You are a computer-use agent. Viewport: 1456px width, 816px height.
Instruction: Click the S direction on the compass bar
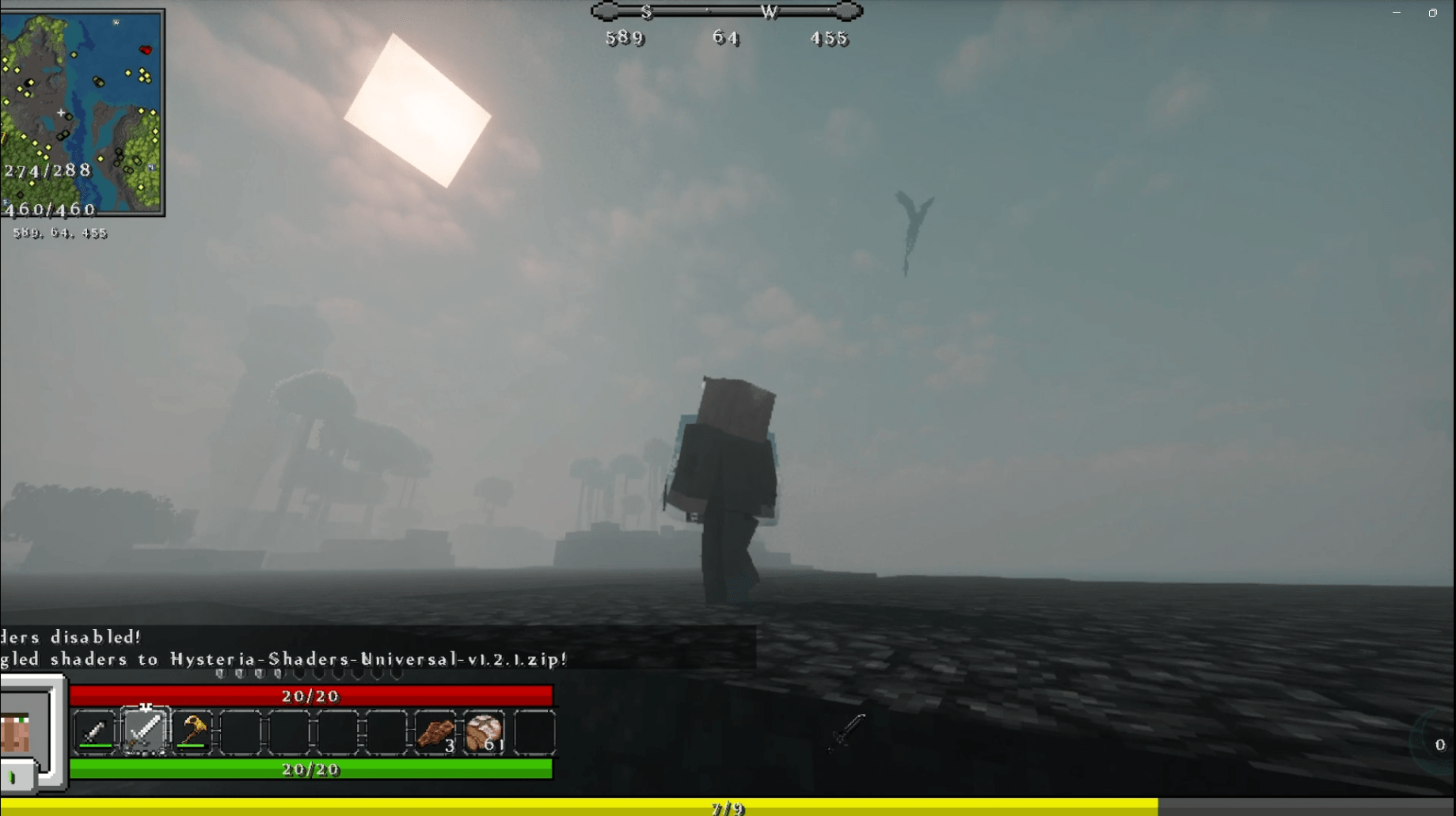click(x=648, y=12)
